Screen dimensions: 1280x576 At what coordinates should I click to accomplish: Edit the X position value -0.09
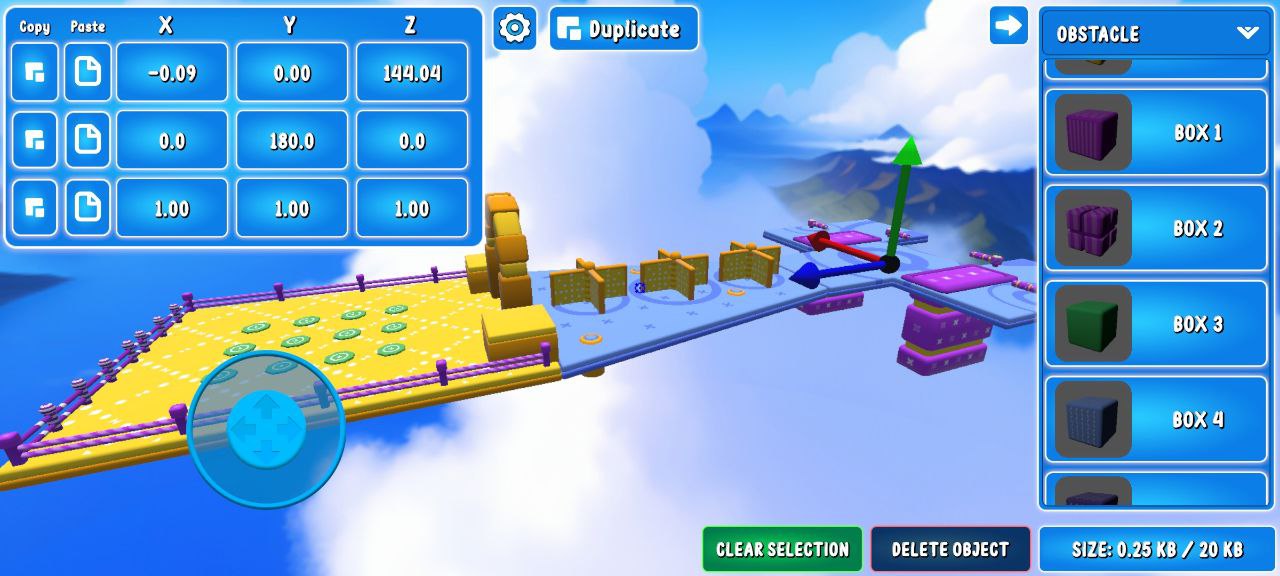tap(172, 73)
